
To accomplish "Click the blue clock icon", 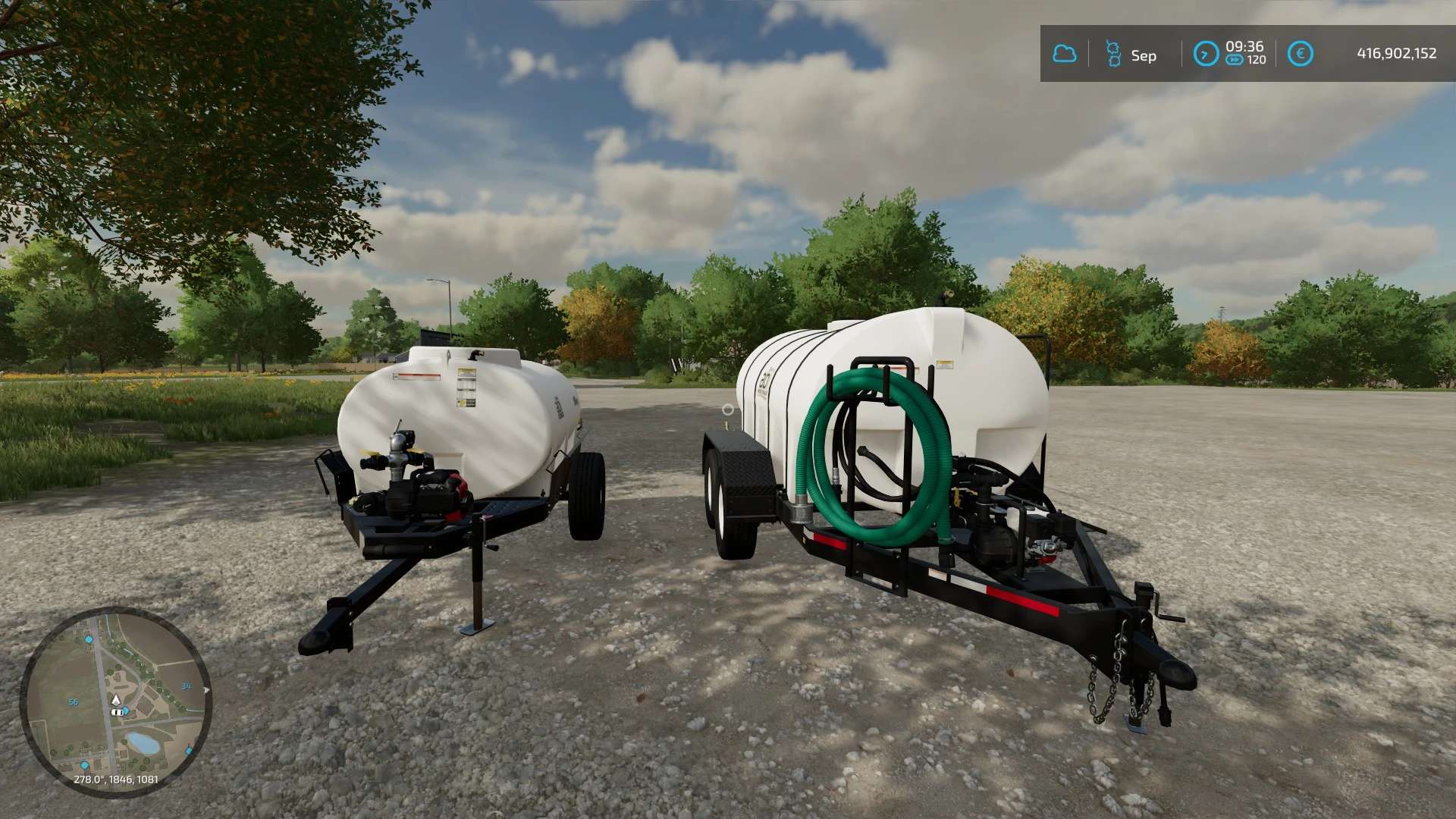I will click(x=1205, y=54).
